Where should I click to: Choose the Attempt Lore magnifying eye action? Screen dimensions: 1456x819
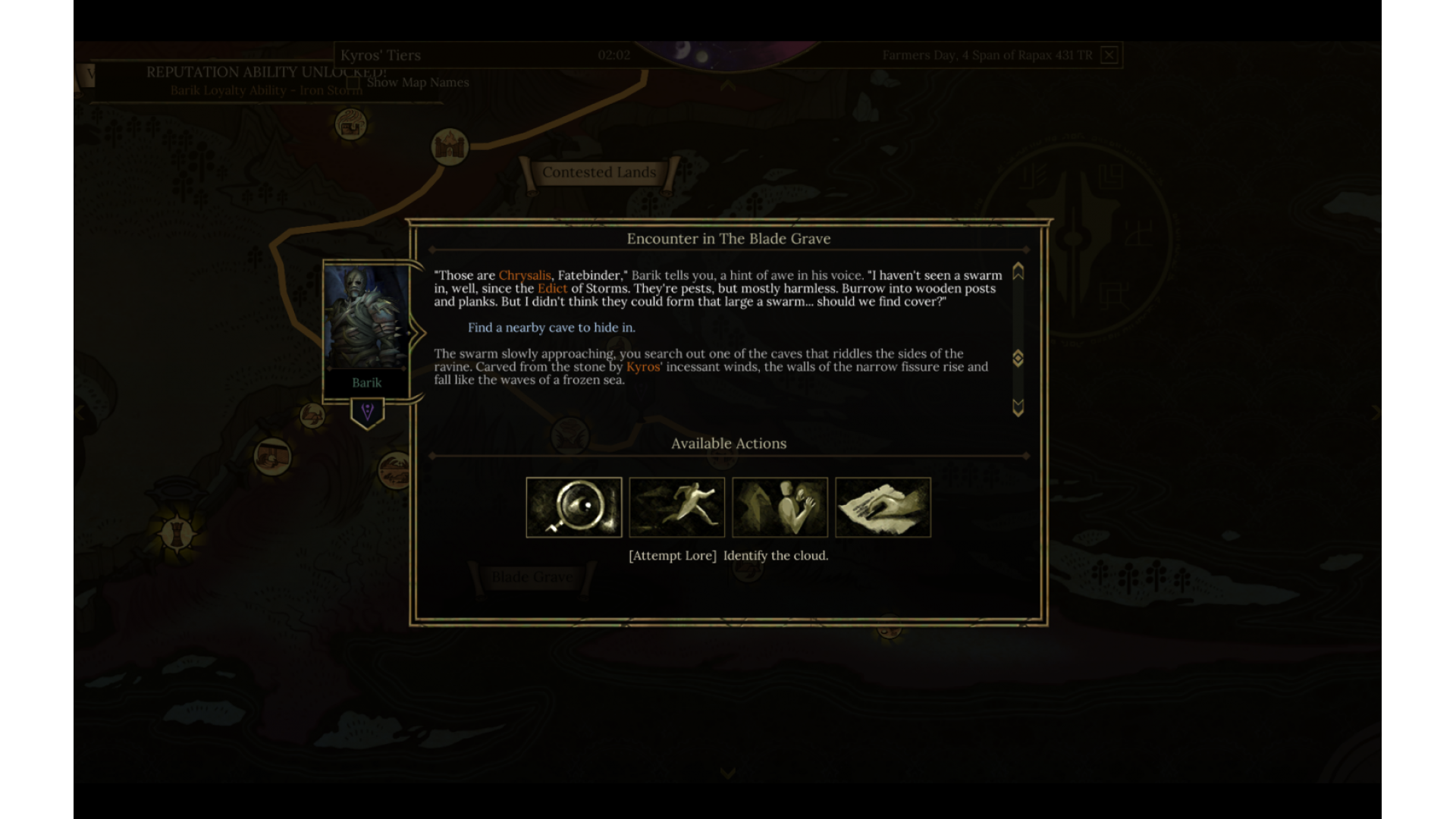point(573,507)
